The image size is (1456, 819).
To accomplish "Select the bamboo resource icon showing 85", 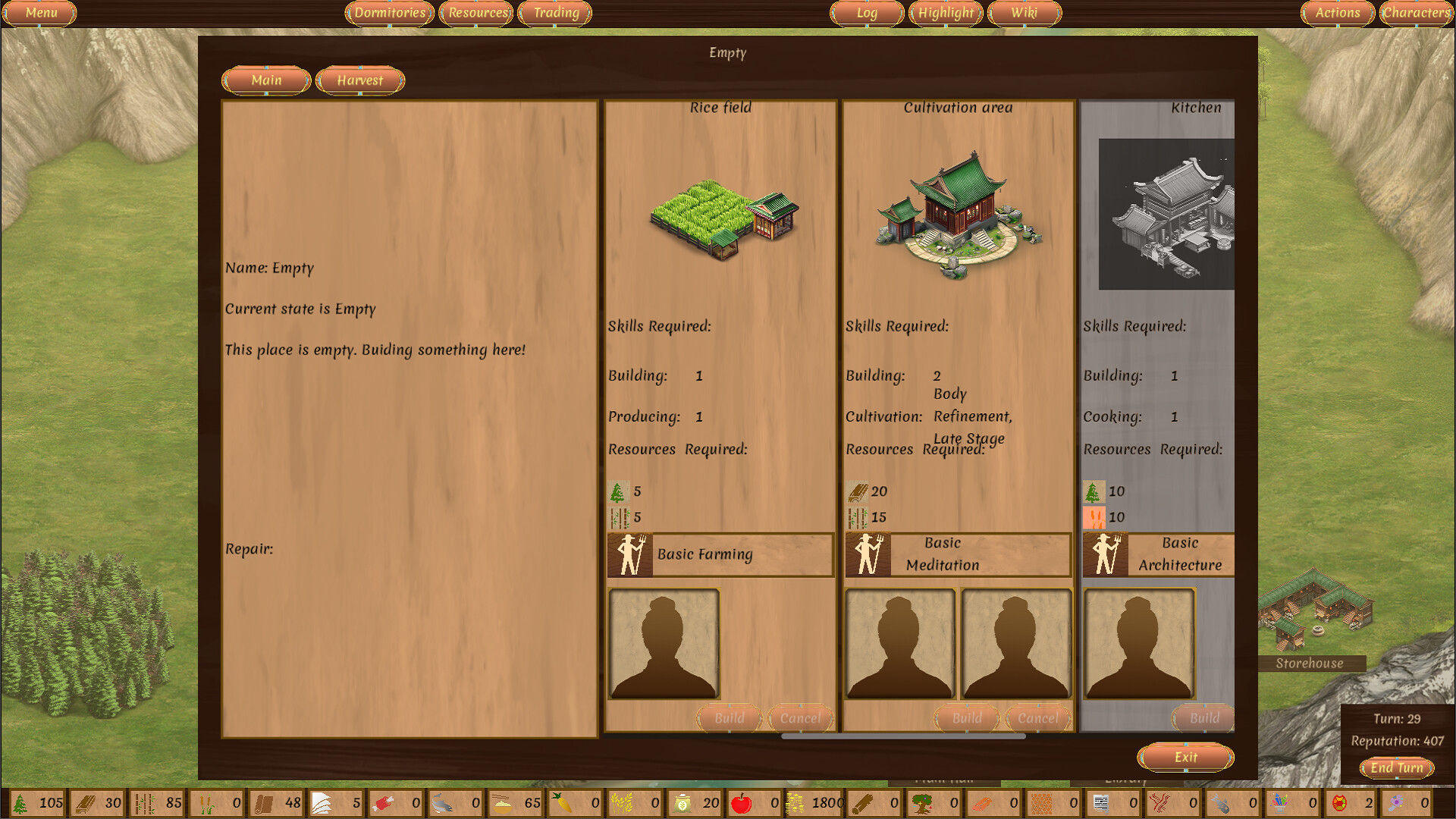I will click(143, 802).
